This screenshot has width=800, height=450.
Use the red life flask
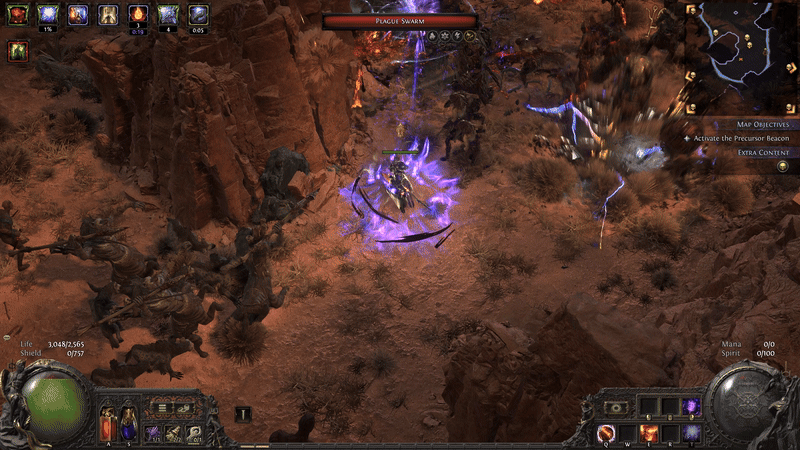[x=108, y=424]
